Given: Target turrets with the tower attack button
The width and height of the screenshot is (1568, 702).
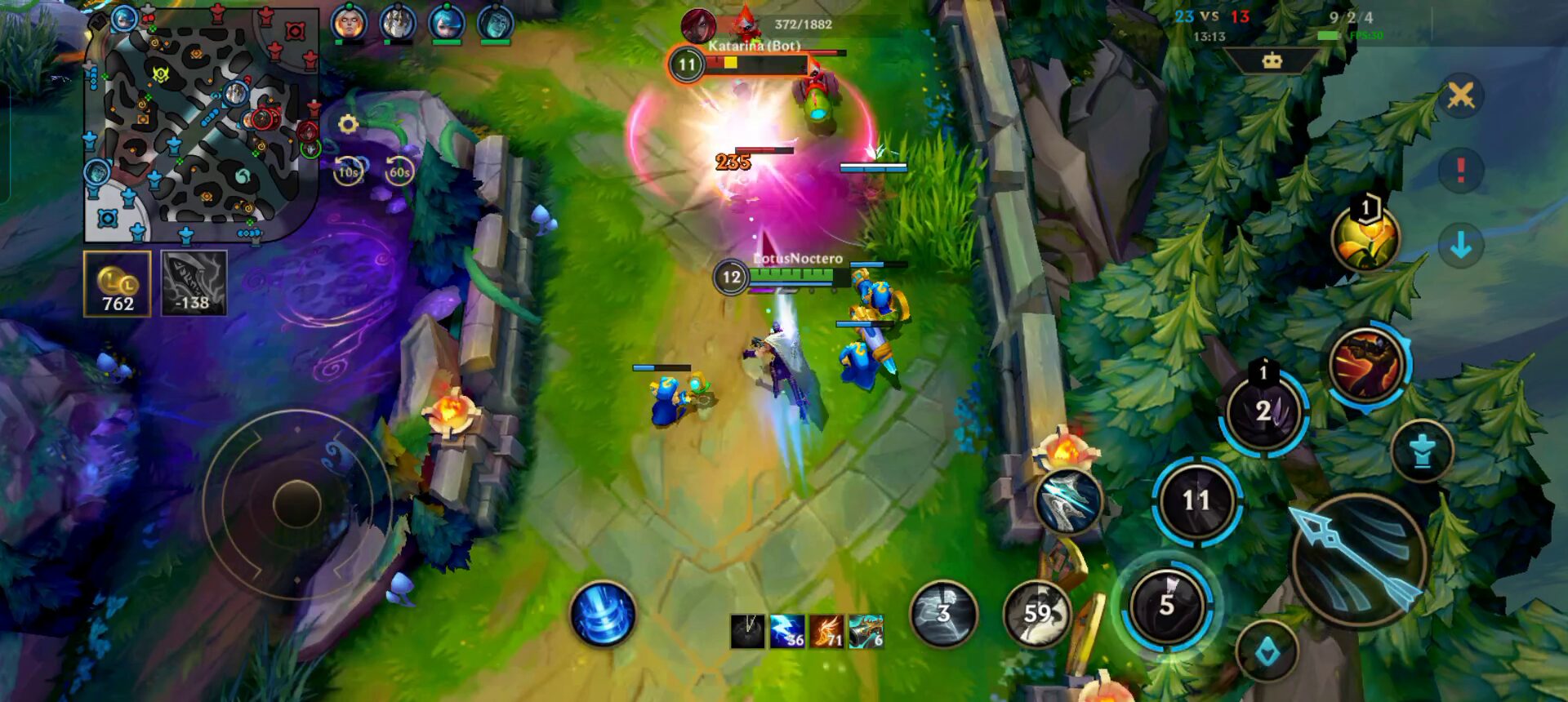Looking at the screenshot, I should click(1422, 451).
